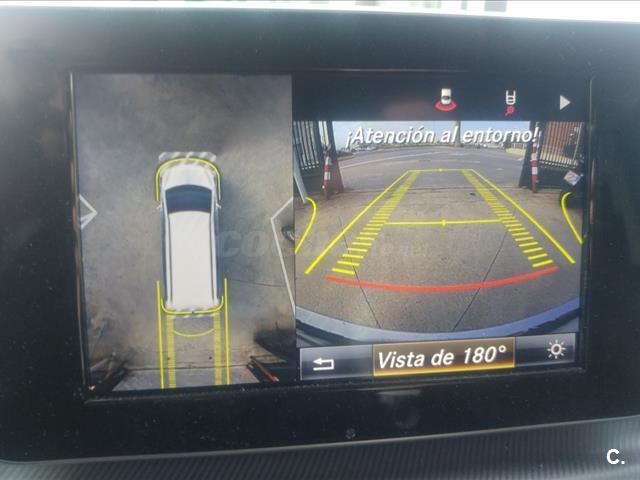640x480 pixels.
Task: Click the left arrow beside top-down view
Action: pyautogui.click(x=87, y=212)
